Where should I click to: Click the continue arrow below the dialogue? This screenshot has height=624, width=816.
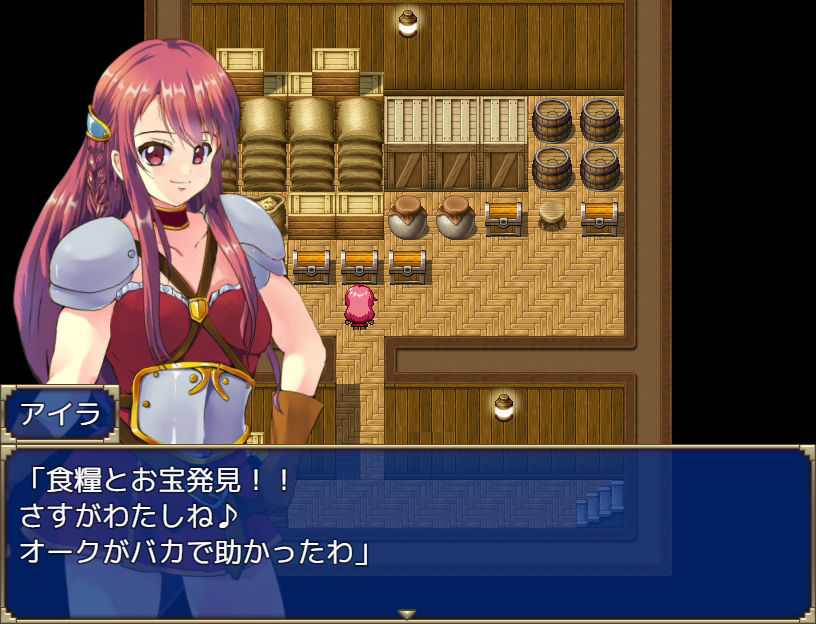tap(407, 613)
